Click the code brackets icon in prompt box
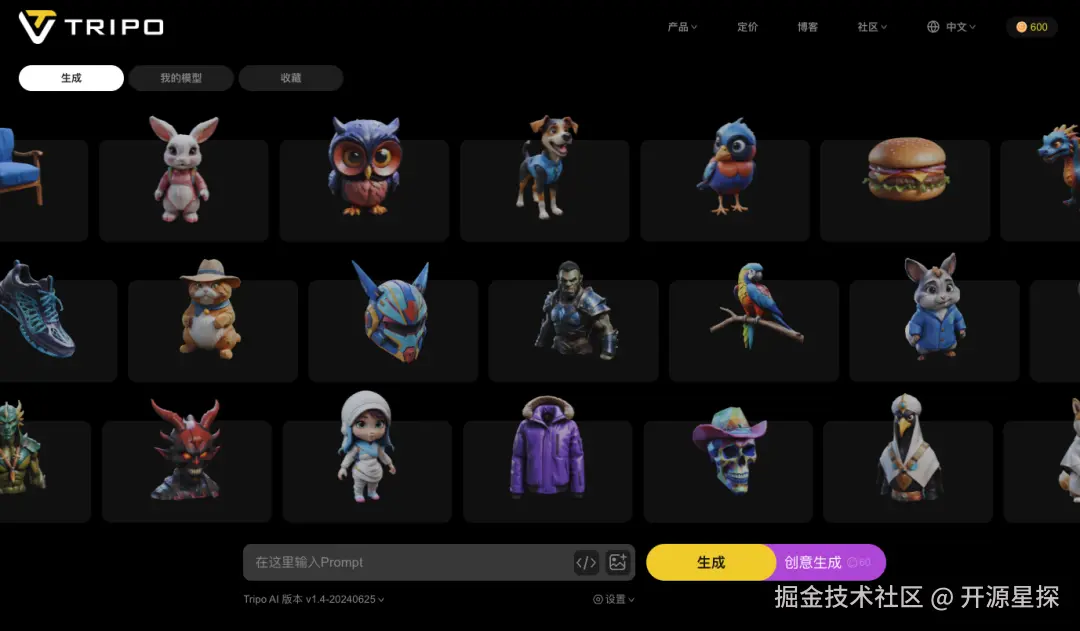This screenshot has width=1080, height=631. click(586, 563)
